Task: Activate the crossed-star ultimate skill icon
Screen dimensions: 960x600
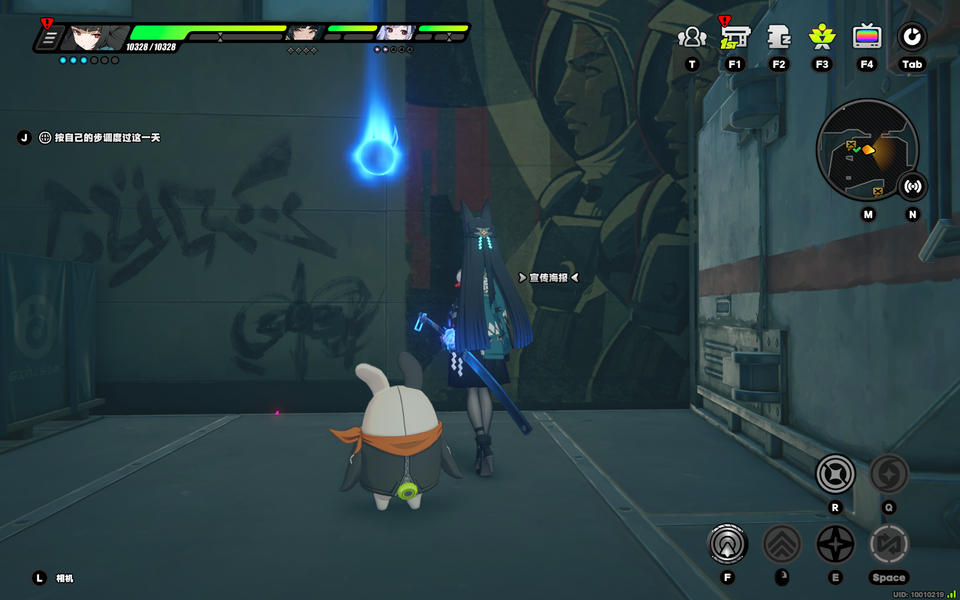Action: pyautogui.click(x=835, y=473)
